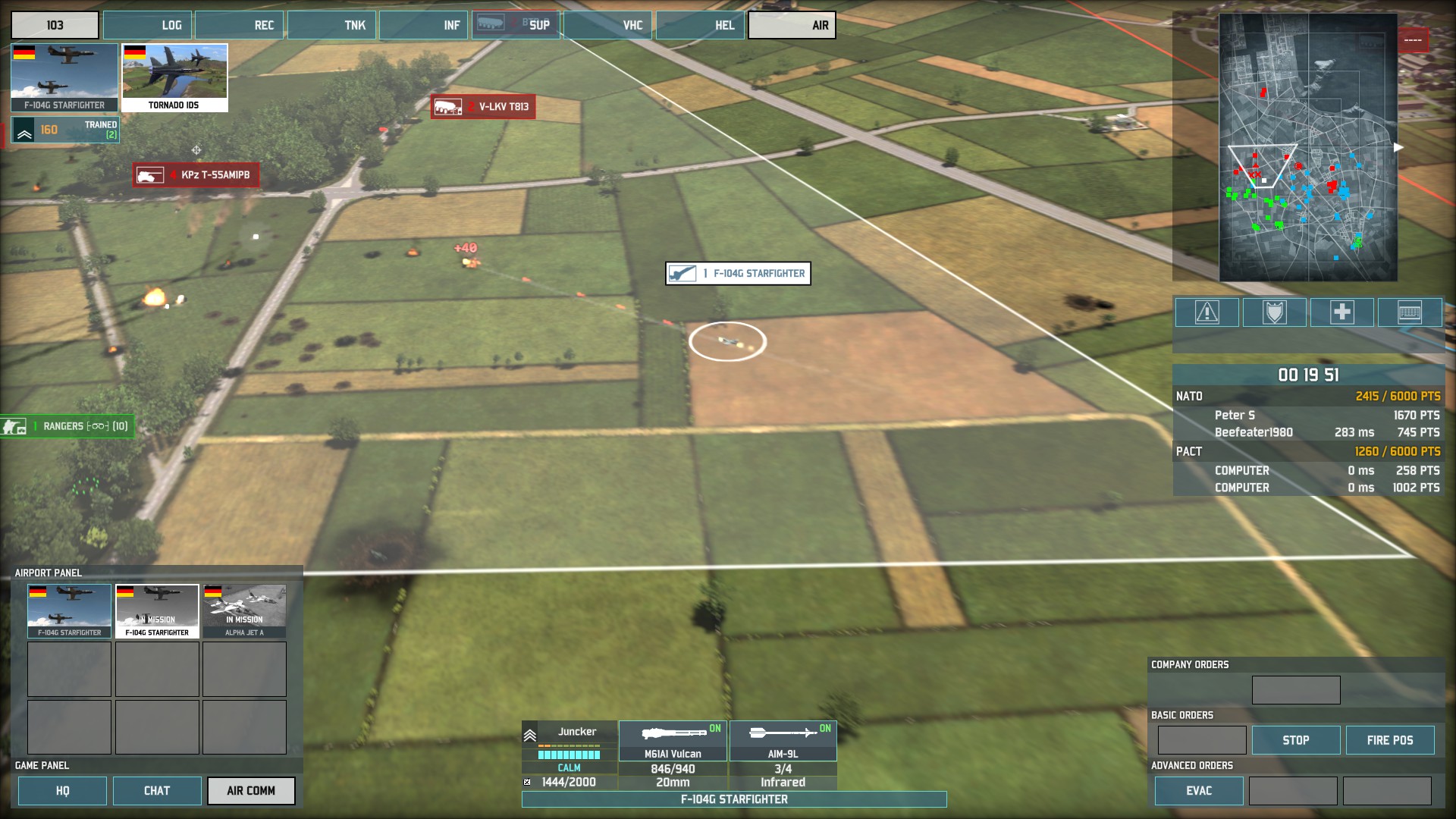Open the SUP unit category
Viewport: 1456px width, 819px height.
pos(516,25)
